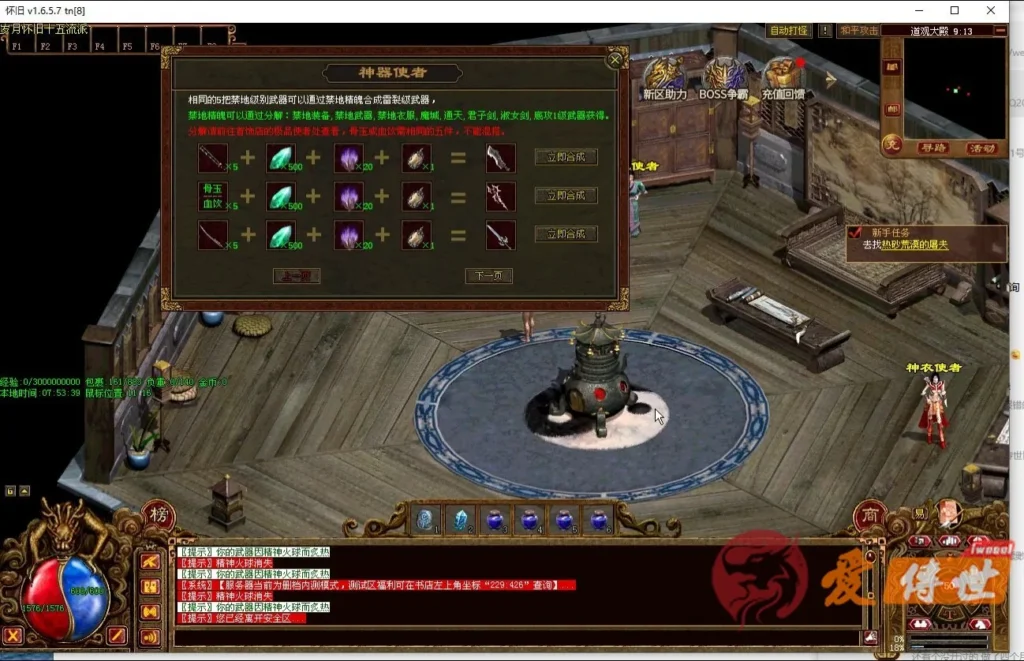This screenshot has width=1024, height=661.
Task: Click the chat input field
Action: (515, 637)
